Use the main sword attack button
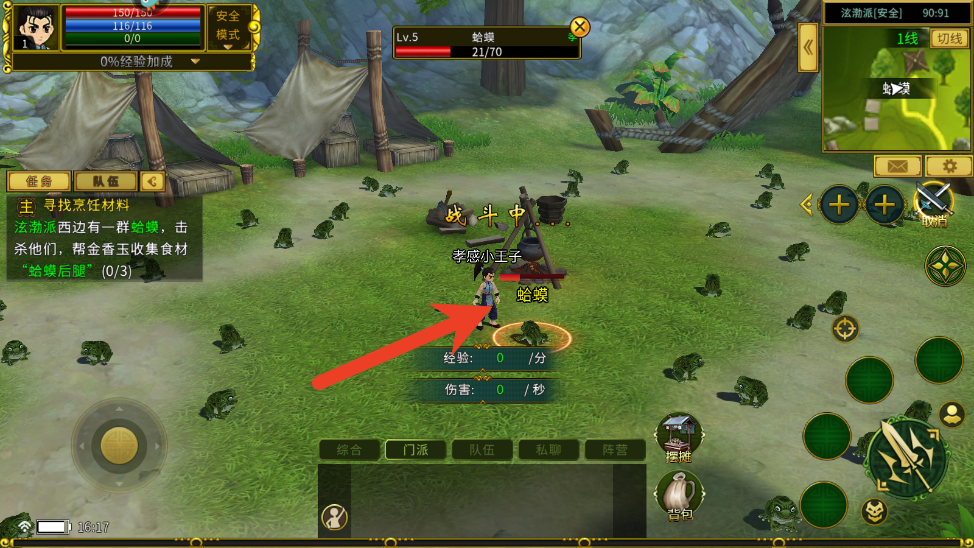 click(x=906, y=459)
